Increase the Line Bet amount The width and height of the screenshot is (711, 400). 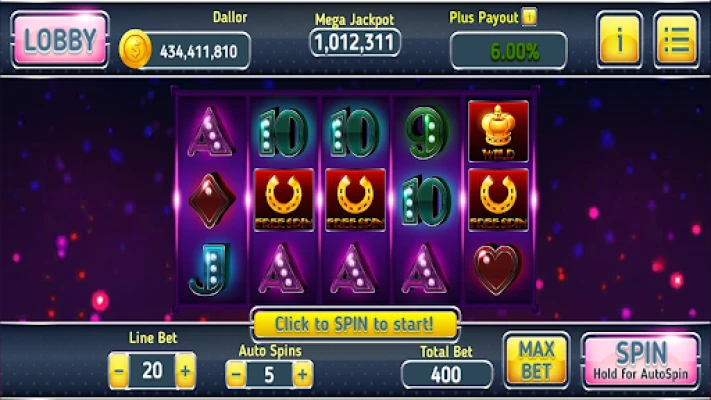185,371
